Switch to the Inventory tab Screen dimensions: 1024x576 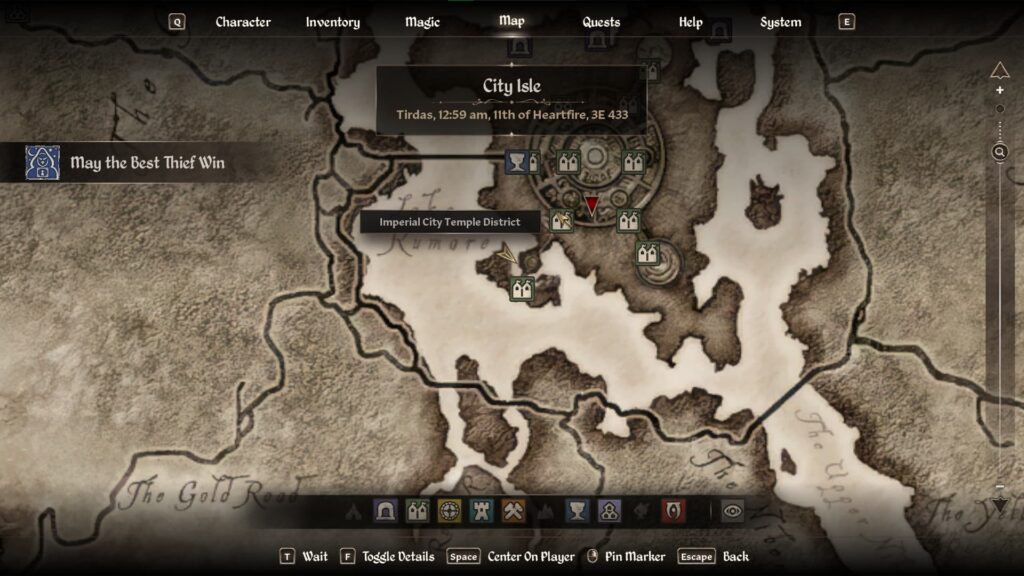click(x=333, y=22)
